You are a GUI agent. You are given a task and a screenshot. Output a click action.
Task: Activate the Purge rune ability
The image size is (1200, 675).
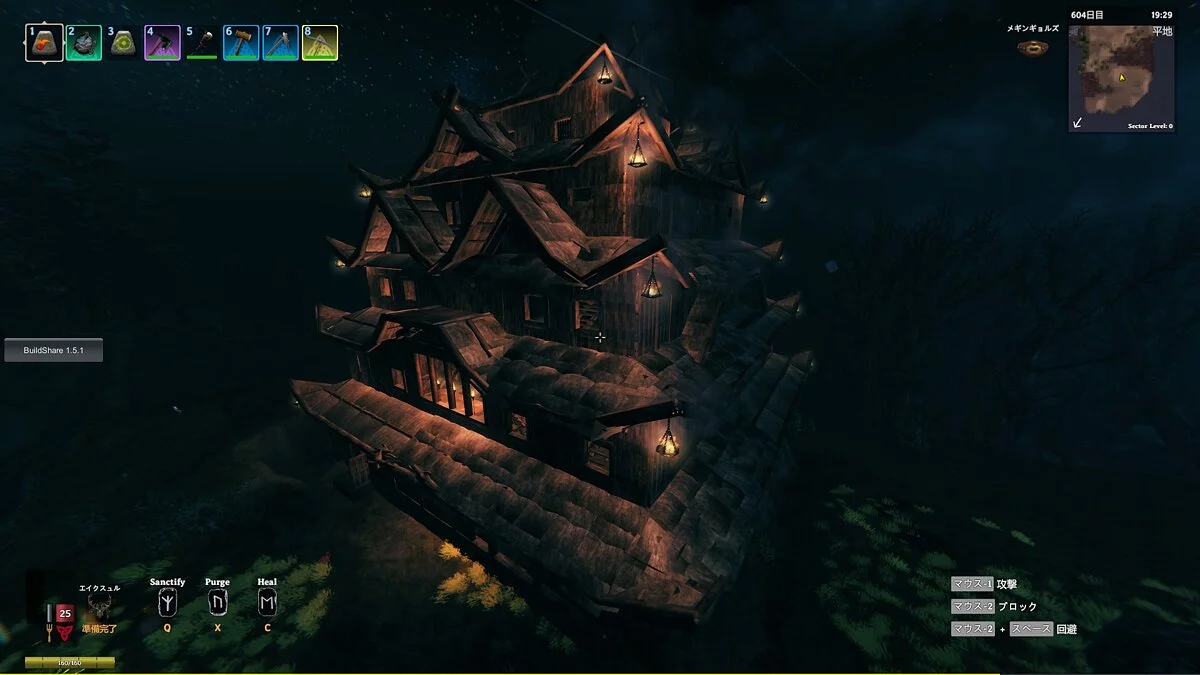tap(217, 603)
